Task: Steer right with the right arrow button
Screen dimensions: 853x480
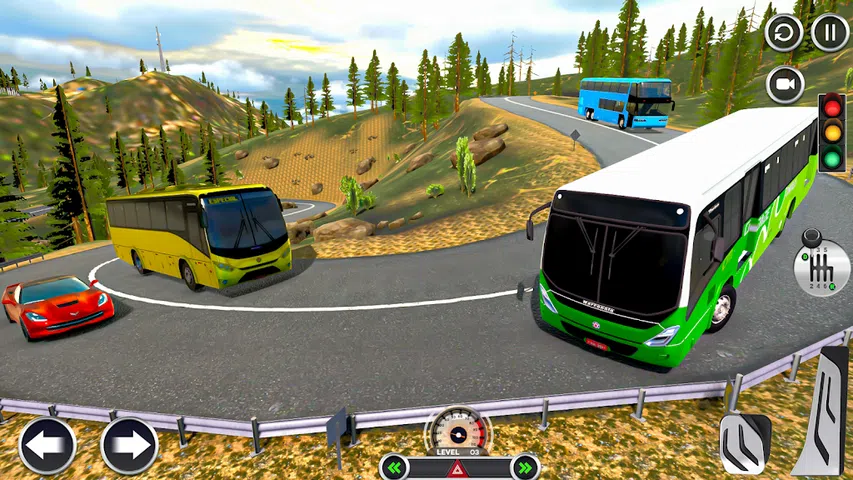Action: pos(129,445)
